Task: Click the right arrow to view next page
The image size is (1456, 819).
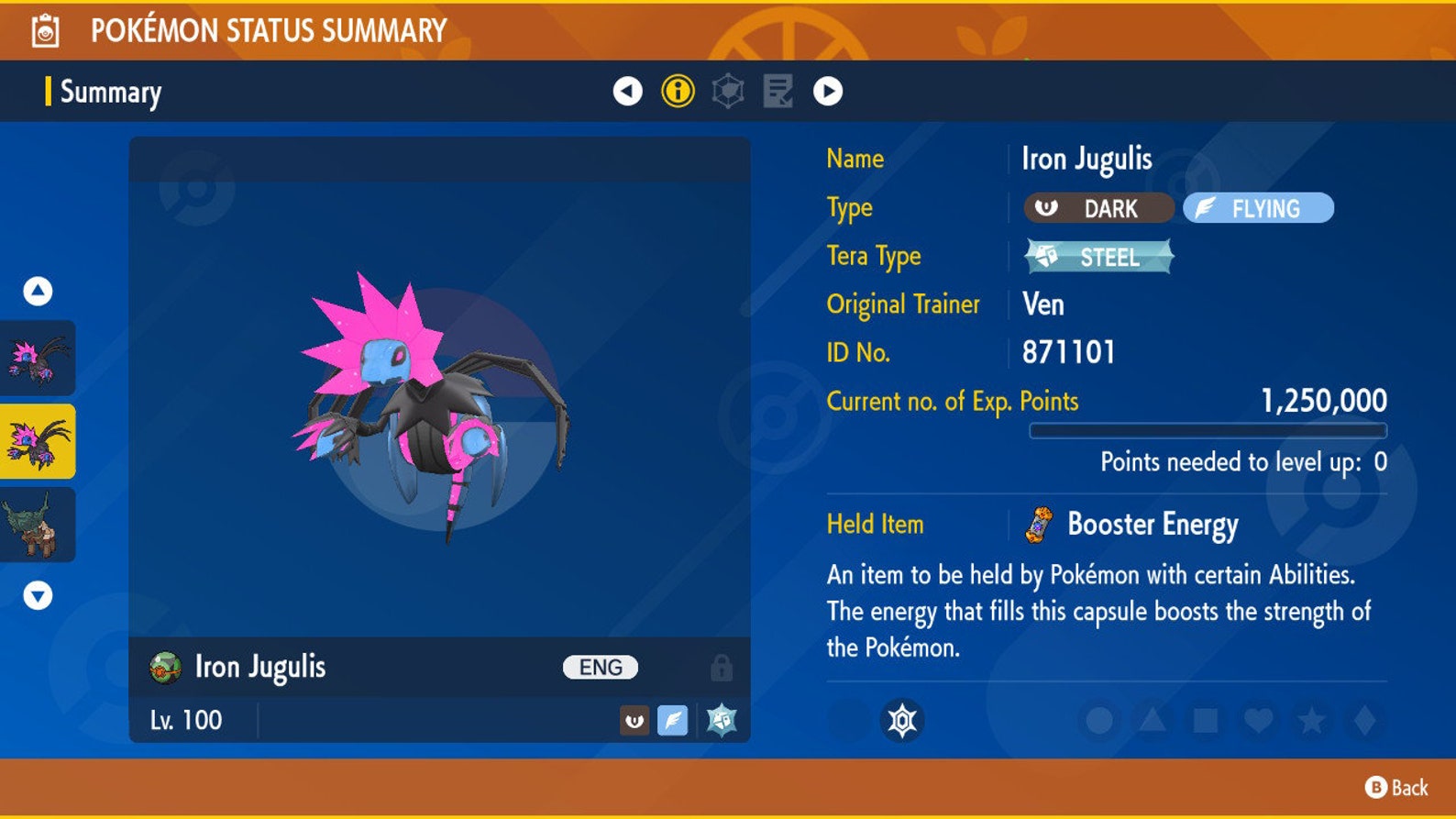Action: [827, 93]
